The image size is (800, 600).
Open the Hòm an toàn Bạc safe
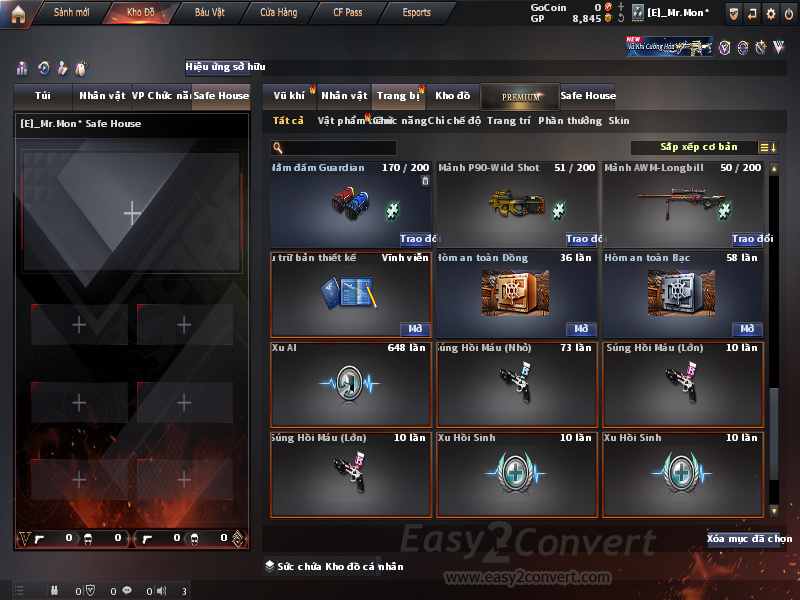[747, 329]
